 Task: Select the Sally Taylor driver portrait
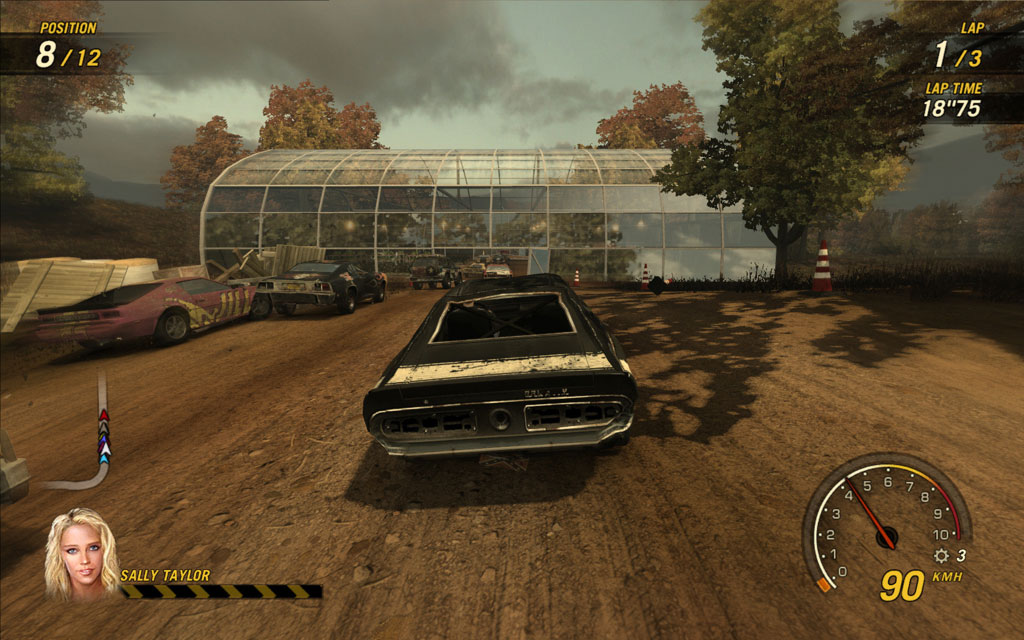[80, 555]
